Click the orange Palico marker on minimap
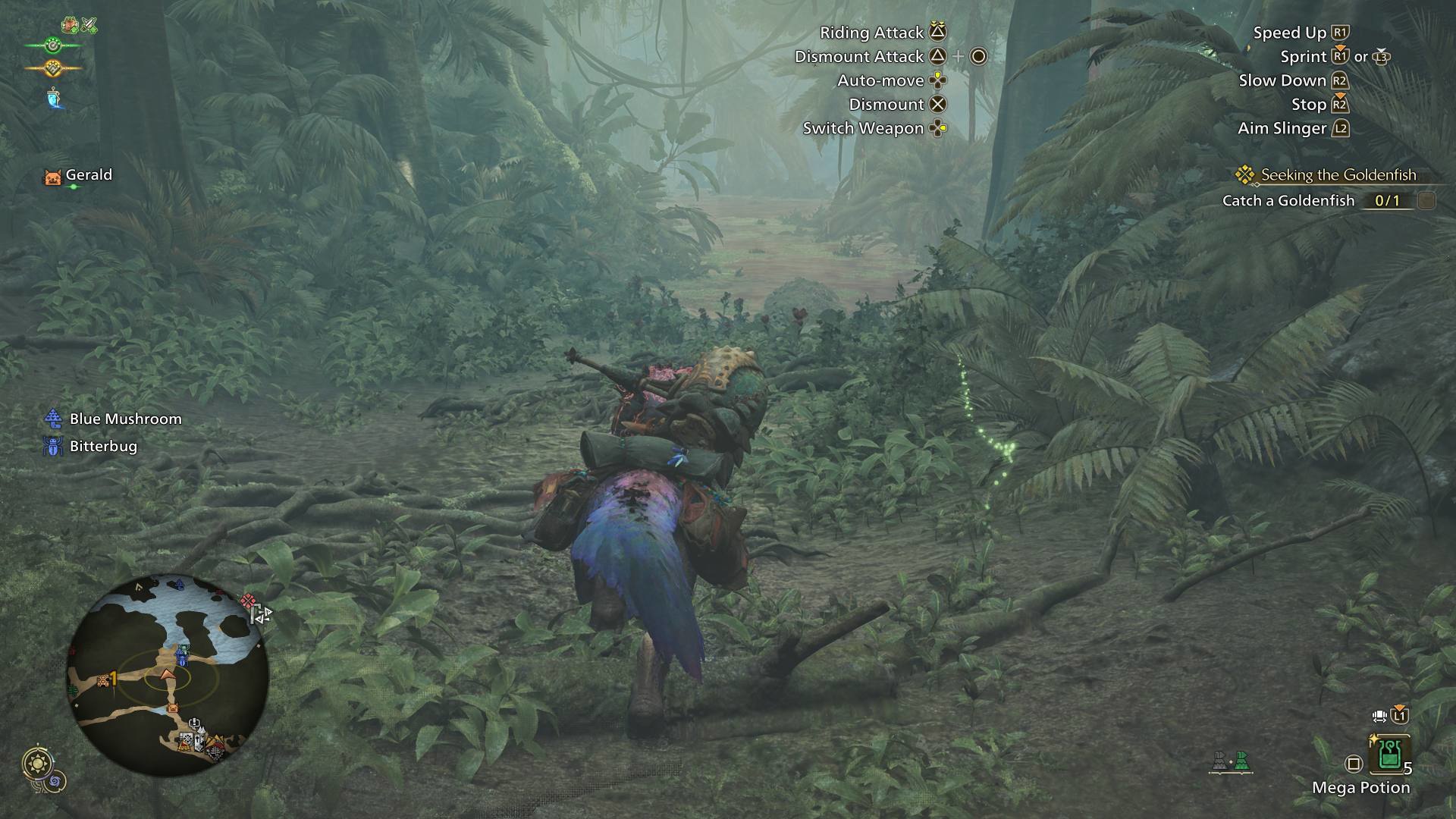Viewport: 1456px width, 819px height. 172,708
